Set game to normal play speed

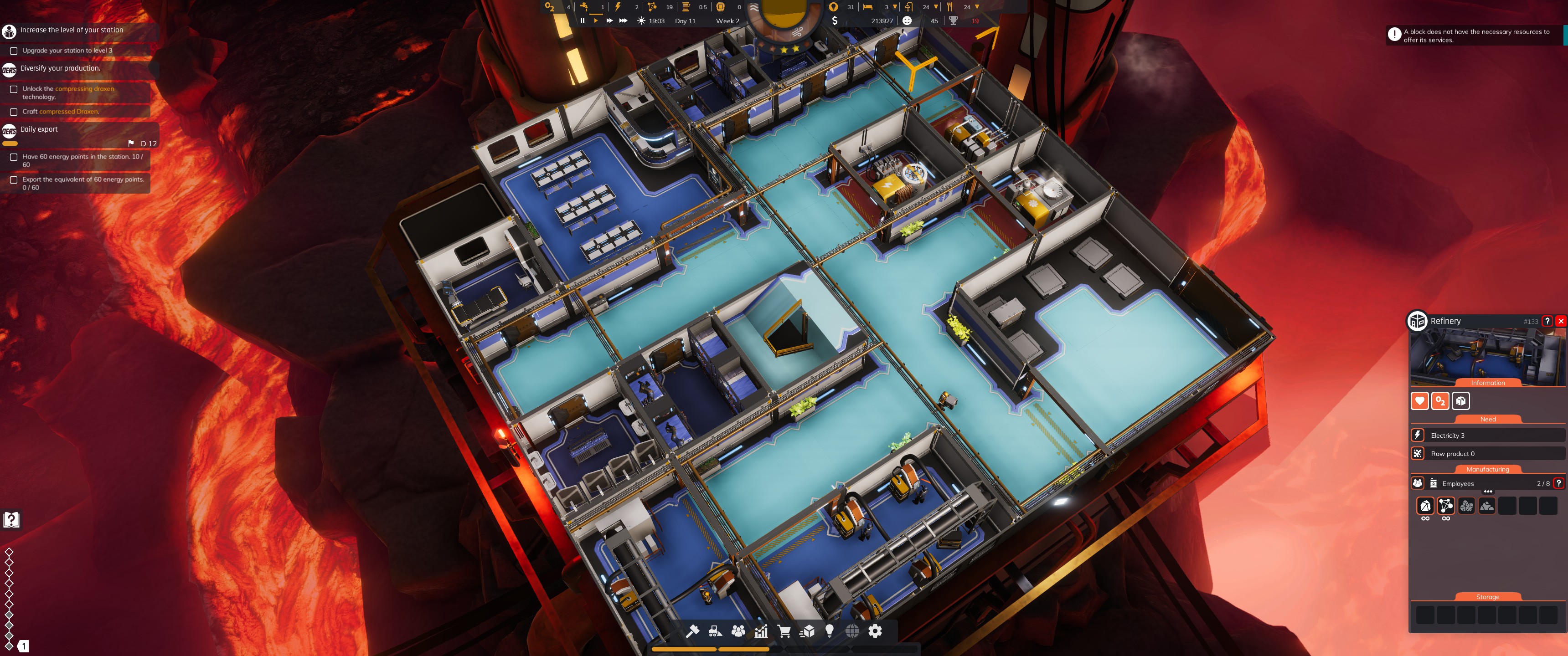point(596,20)
